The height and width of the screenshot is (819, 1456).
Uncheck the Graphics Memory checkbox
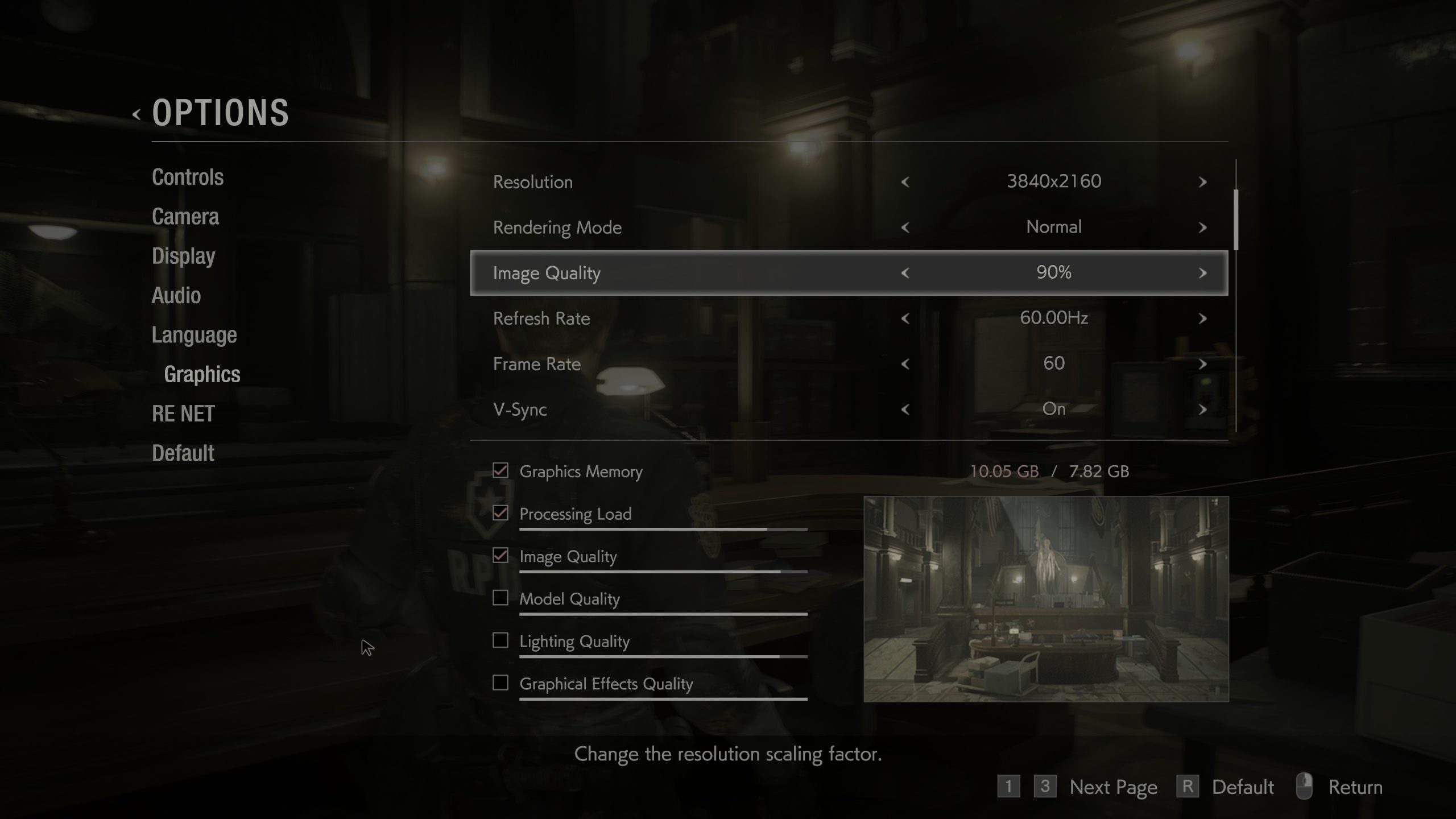(500, 471)
